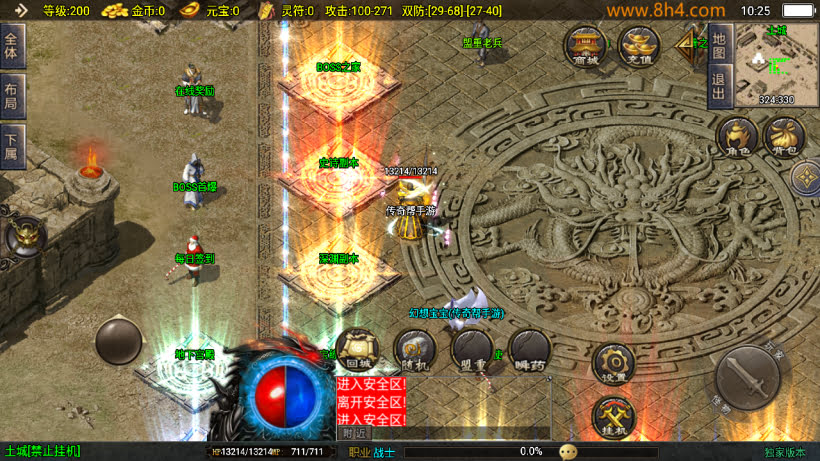Click the 退出 exit button
The height and width of the screenshot is (461, 820).
click(718, 85)
